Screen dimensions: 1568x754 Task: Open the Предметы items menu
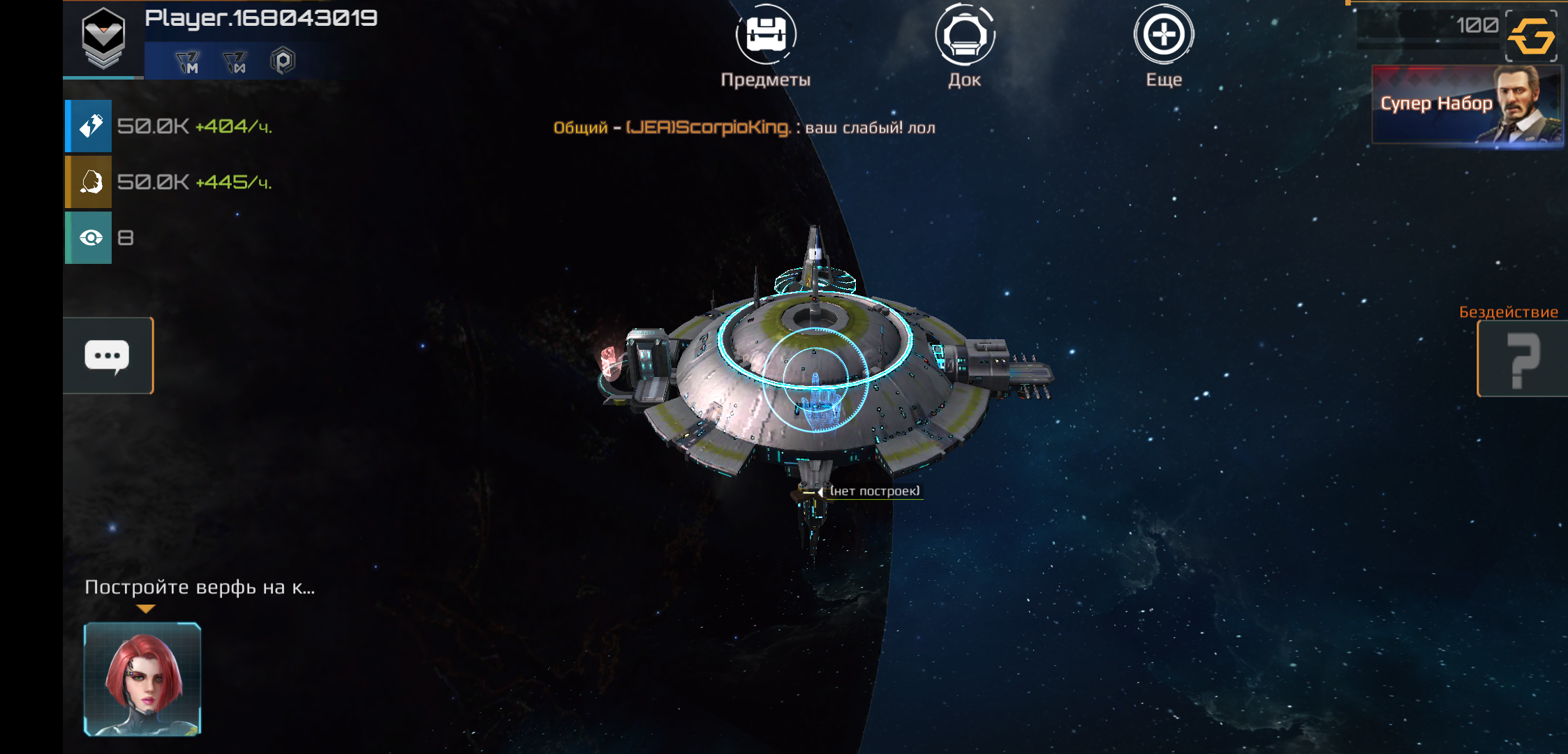point(765,35)
